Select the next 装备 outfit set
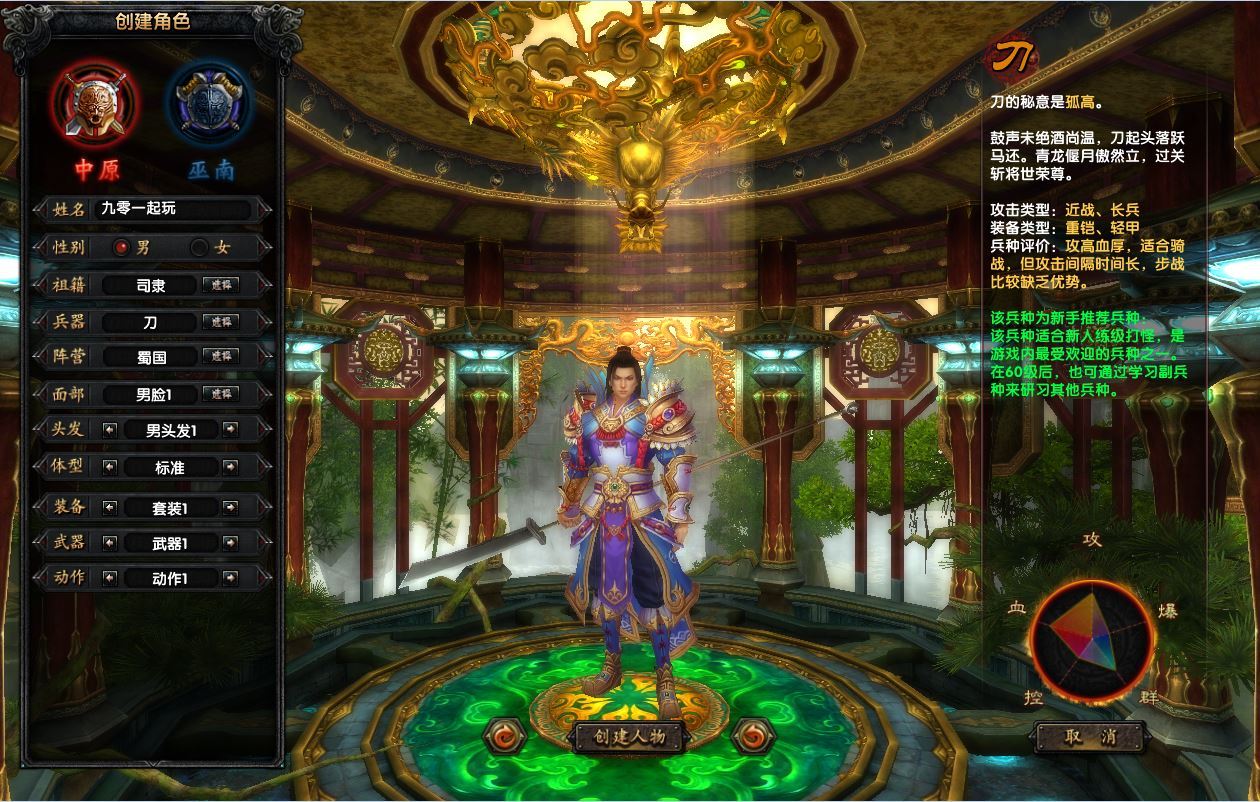This screenshot has height=802, width=1260. tap(231, 507)
